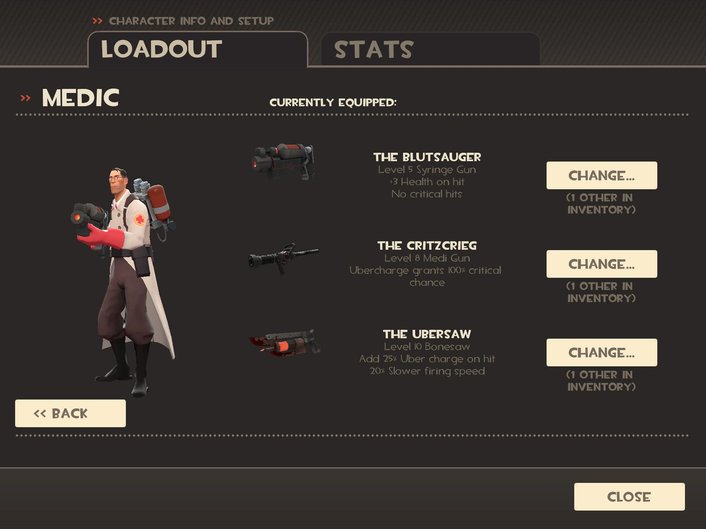Change the Blutsauger syringe gun
The width and height of the screenshot is (706, 529).
(601, 176)
